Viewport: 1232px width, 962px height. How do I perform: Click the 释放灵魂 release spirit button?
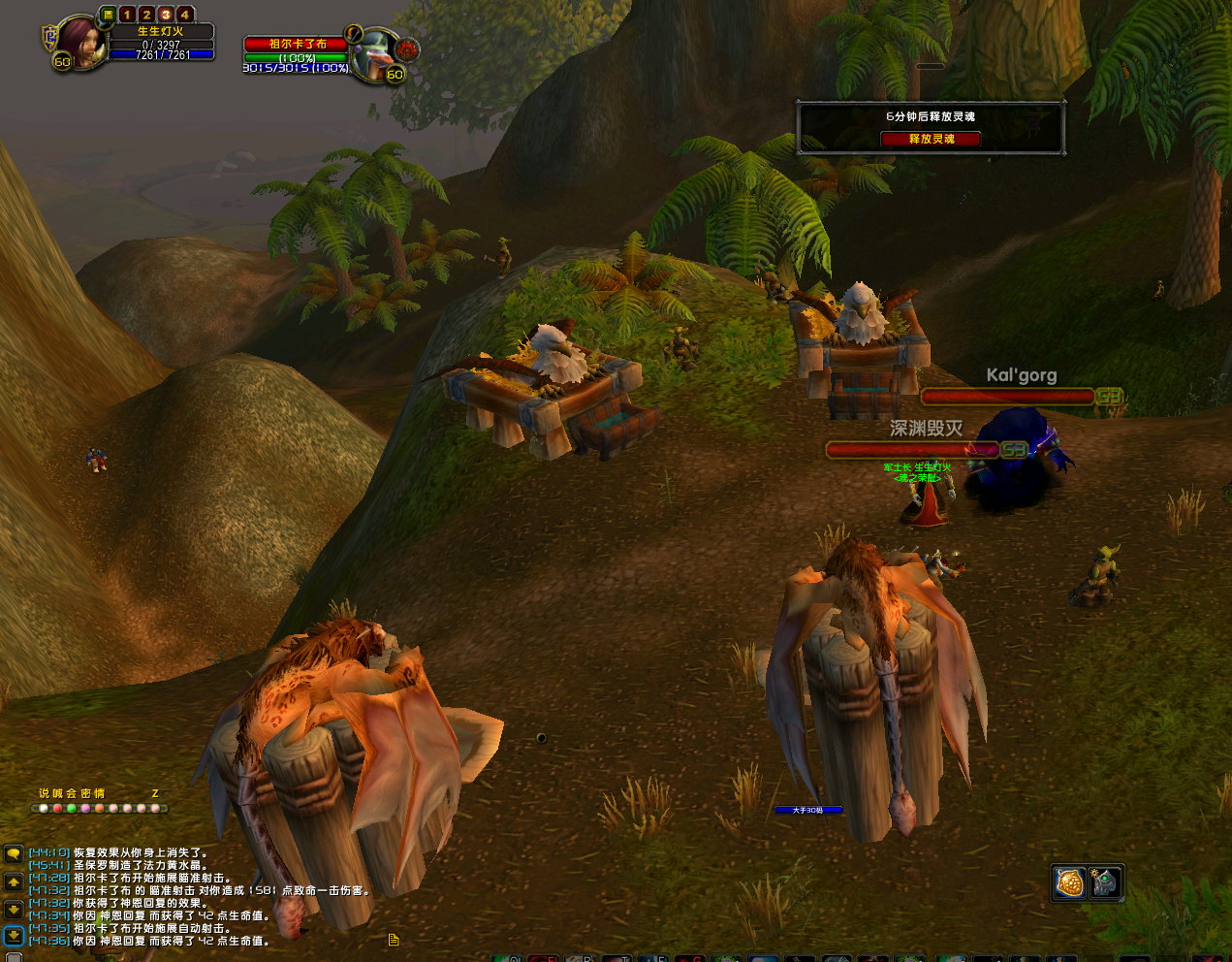(x=931, y=139)
